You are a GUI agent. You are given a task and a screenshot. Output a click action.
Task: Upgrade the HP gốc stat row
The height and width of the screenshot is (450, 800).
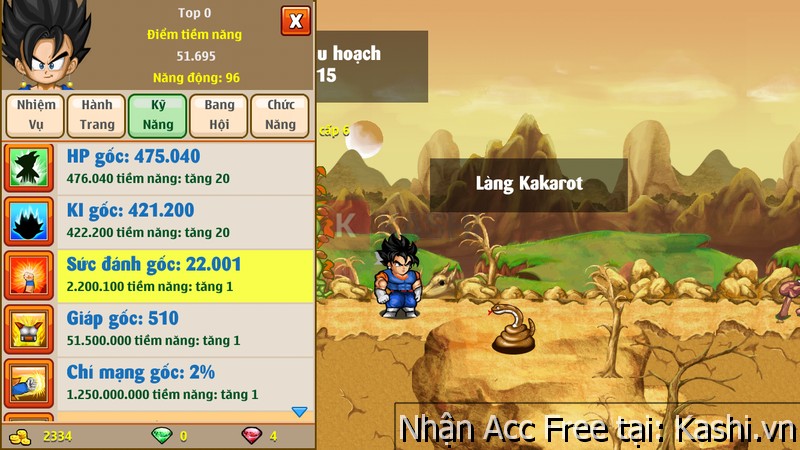click(160, 167)
